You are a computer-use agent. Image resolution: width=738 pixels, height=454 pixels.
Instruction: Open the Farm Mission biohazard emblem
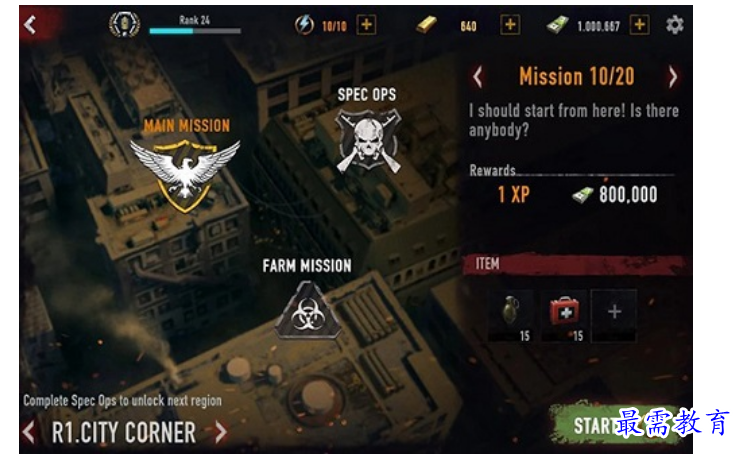(306, 308)
